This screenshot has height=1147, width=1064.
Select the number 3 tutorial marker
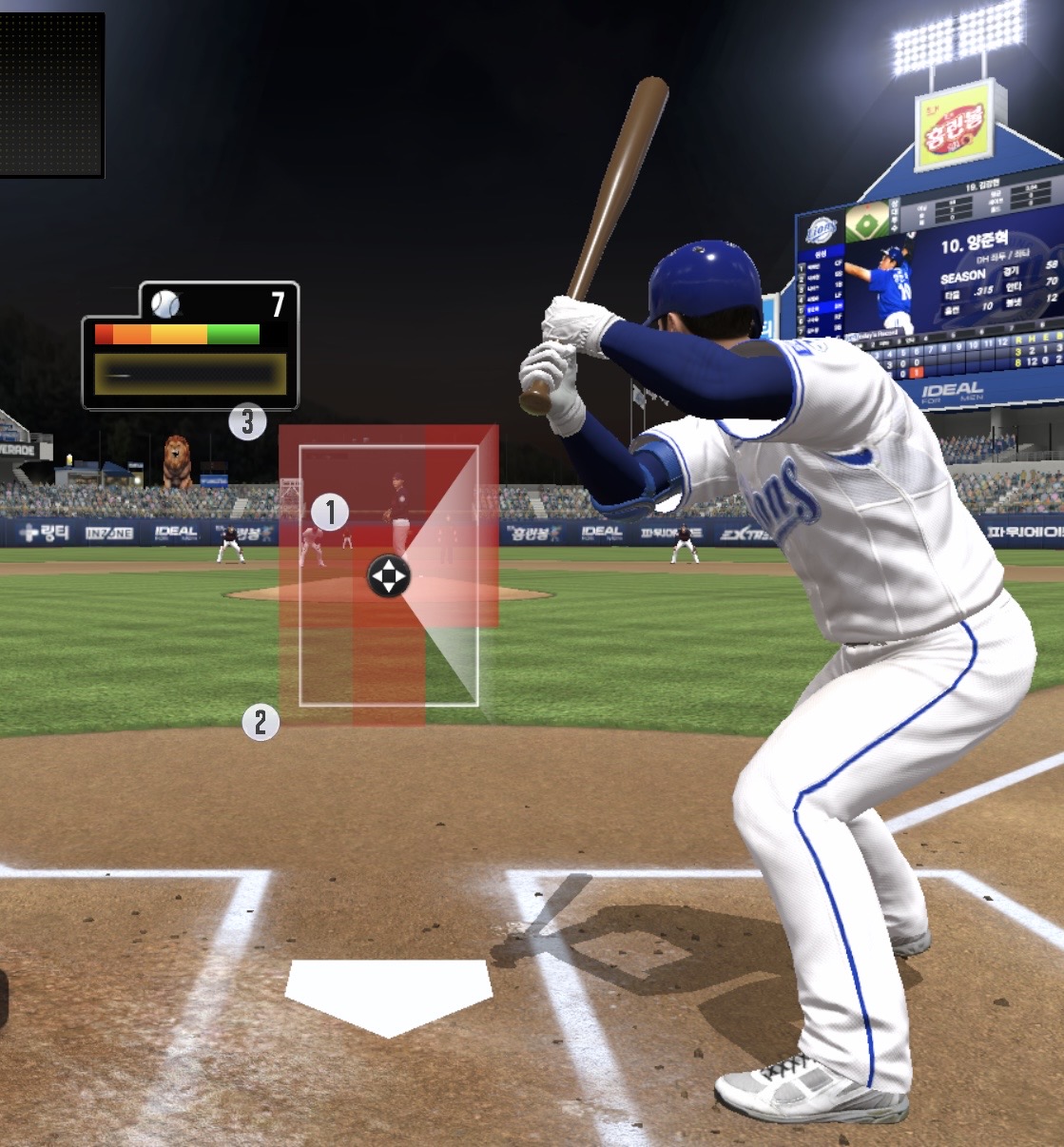coord(247,421)
